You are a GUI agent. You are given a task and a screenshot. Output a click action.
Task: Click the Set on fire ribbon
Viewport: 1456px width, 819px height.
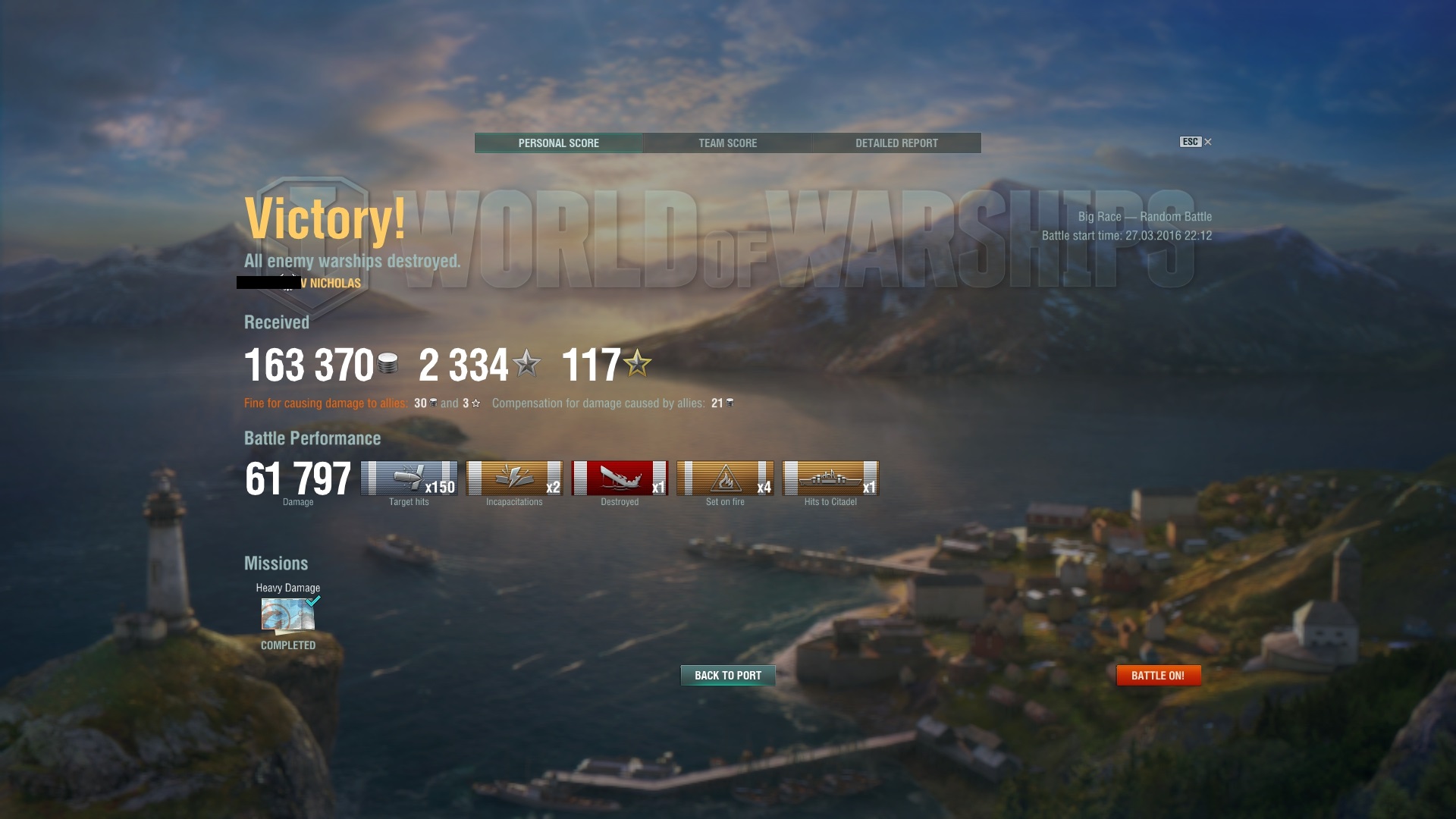tap(725, 479)
